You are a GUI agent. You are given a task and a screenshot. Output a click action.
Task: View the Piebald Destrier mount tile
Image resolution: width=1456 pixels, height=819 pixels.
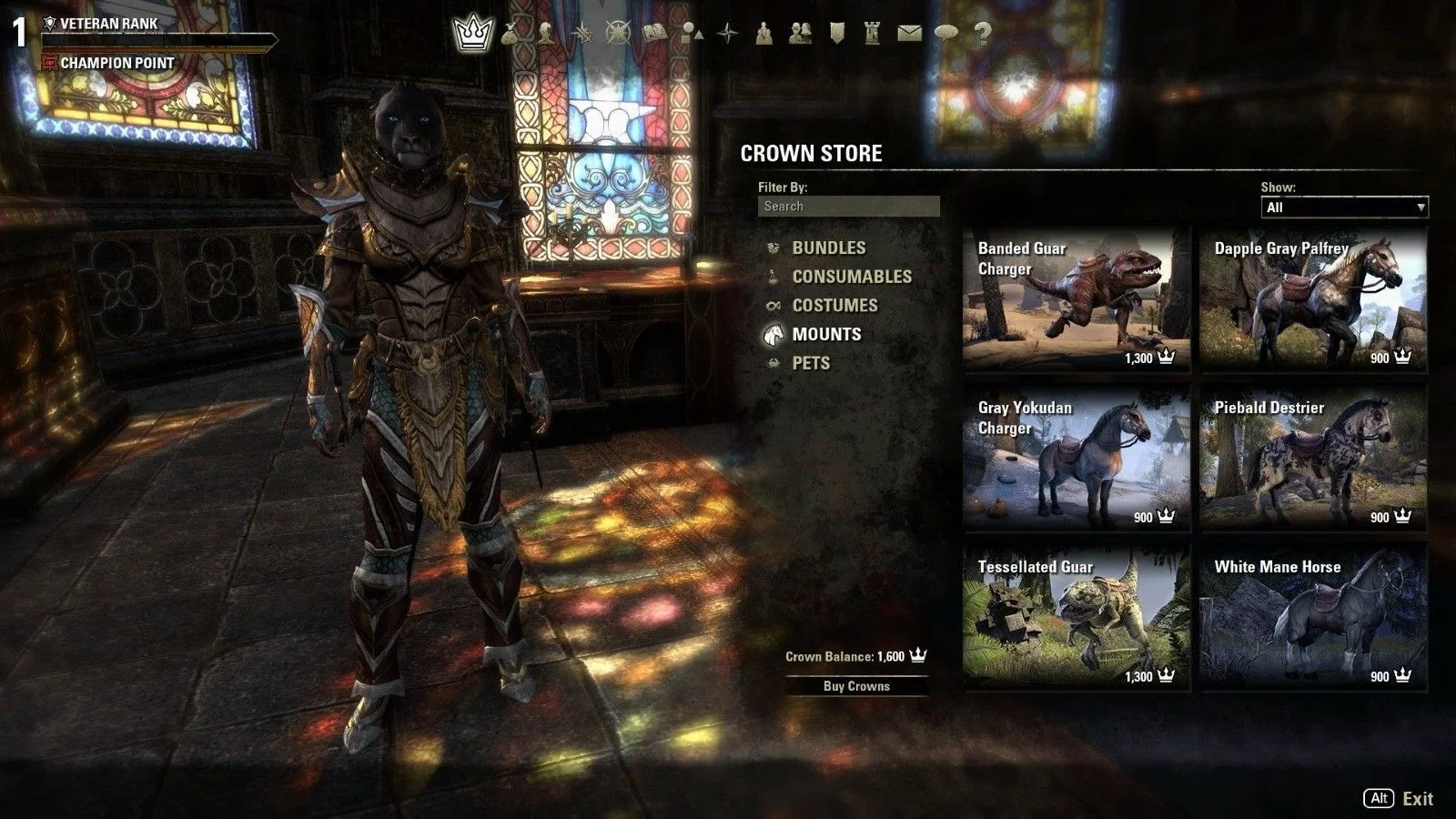(x=1313, y=459)
